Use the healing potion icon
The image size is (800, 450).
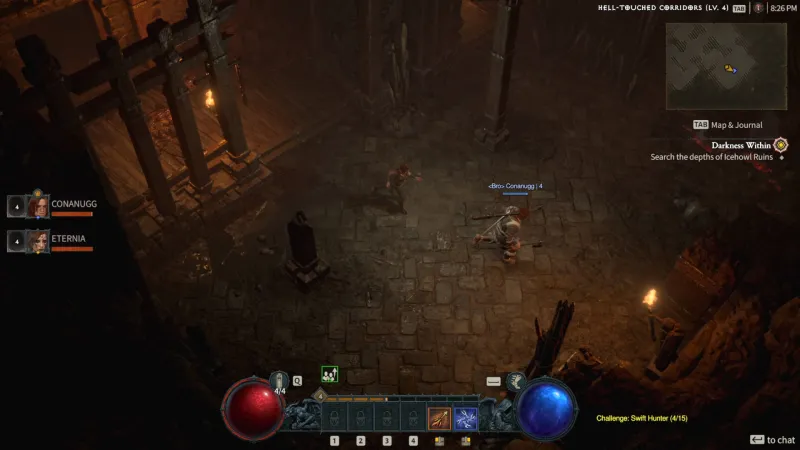(x=281, y=381)
